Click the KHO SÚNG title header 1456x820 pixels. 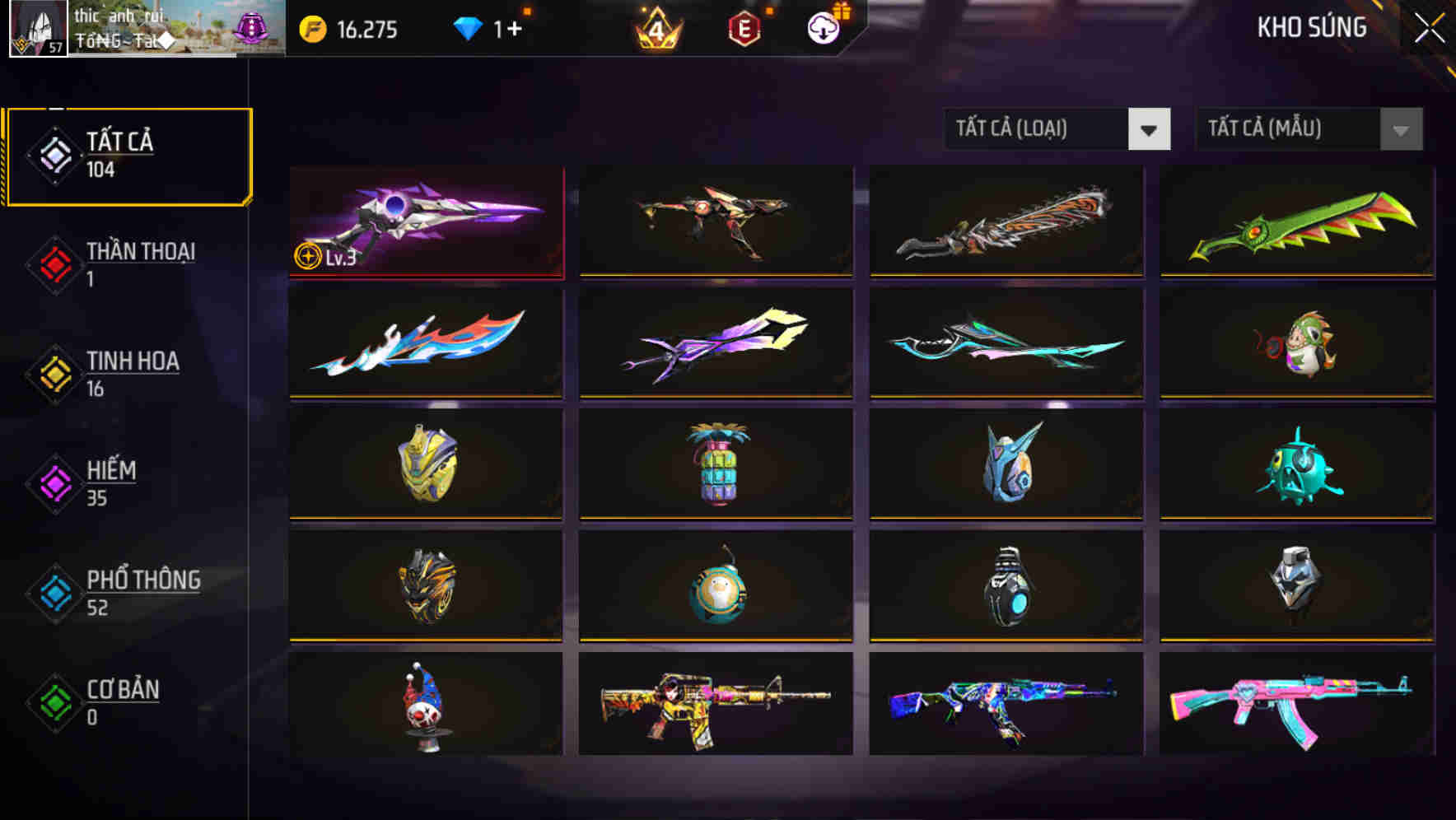[1312, 27]
